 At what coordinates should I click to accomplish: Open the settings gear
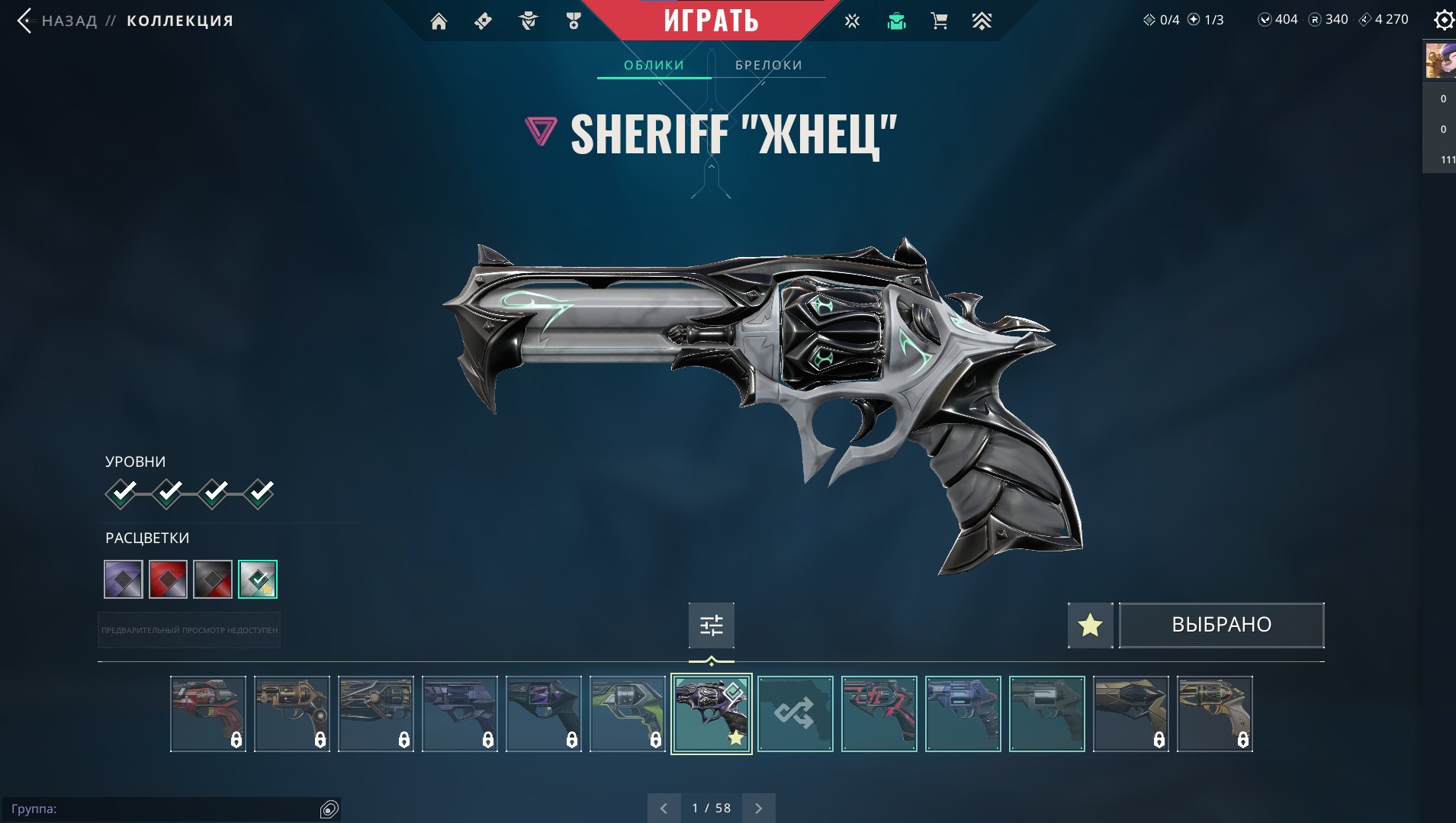[x=1443, y=20]
